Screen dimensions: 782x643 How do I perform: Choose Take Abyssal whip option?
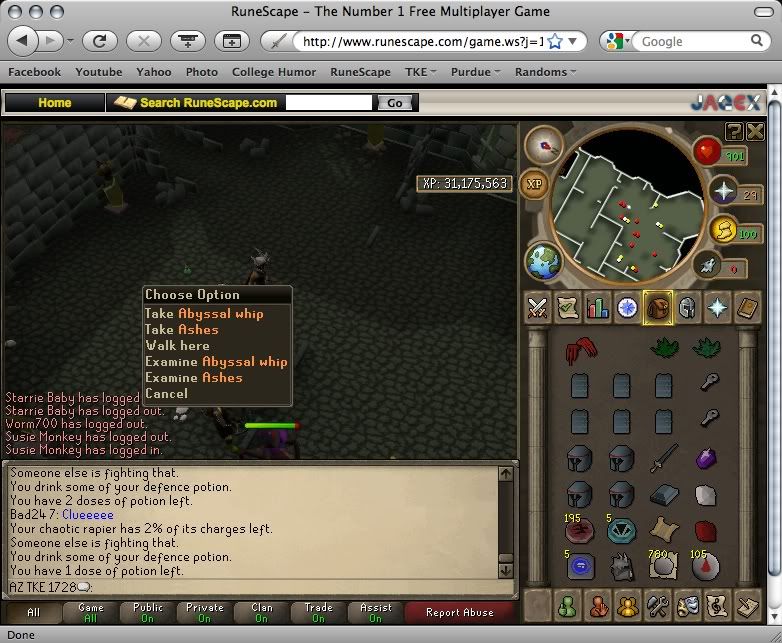tap(204, 313)
